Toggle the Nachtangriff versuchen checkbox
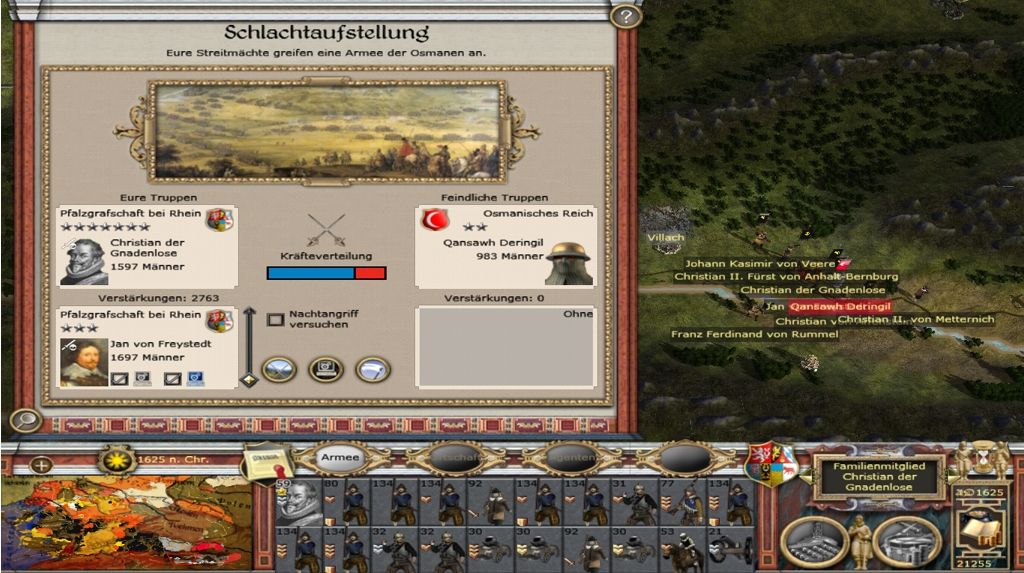 pos(276,320)
